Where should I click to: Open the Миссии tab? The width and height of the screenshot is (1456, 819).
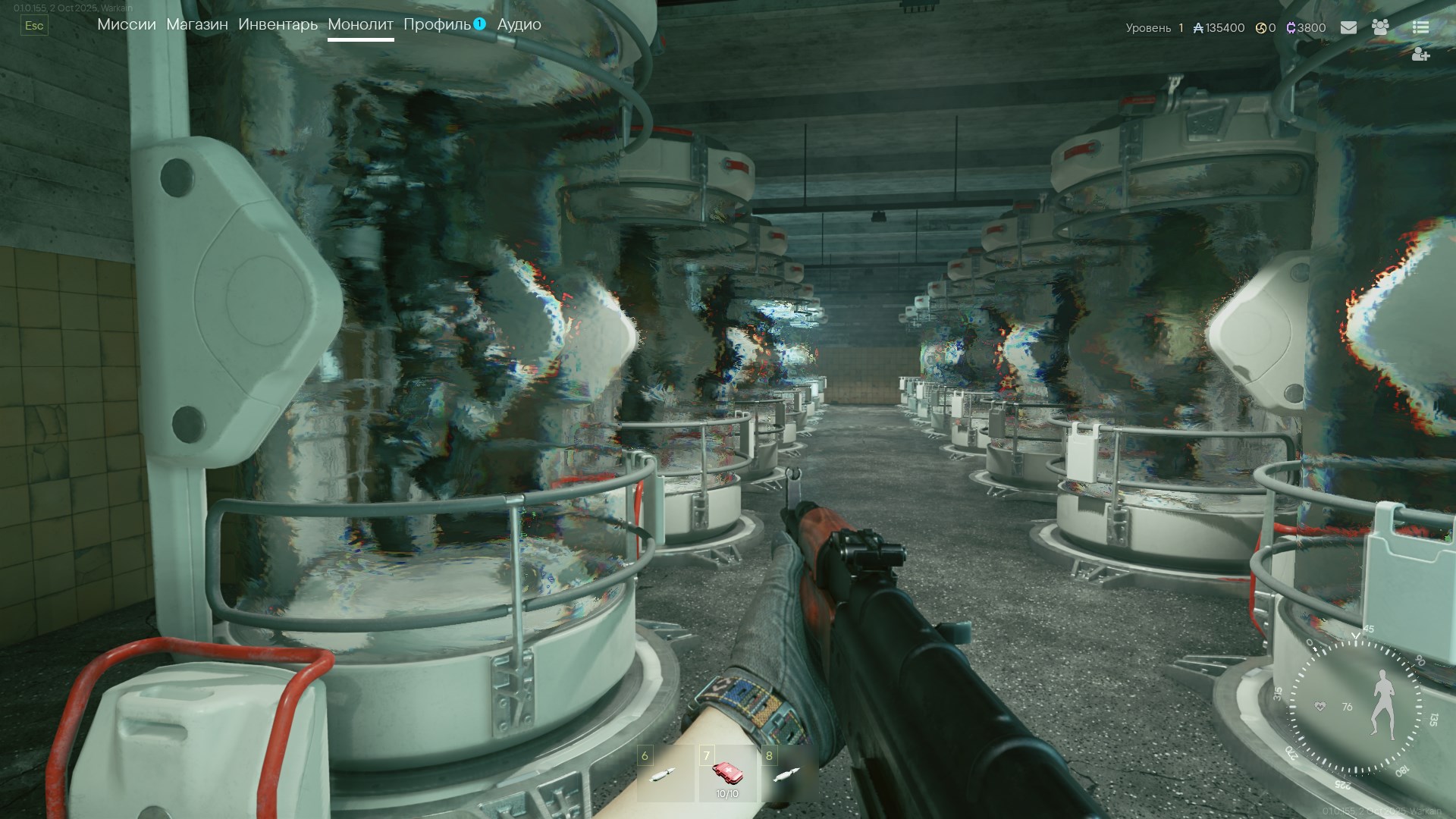[x=127, y=24]
